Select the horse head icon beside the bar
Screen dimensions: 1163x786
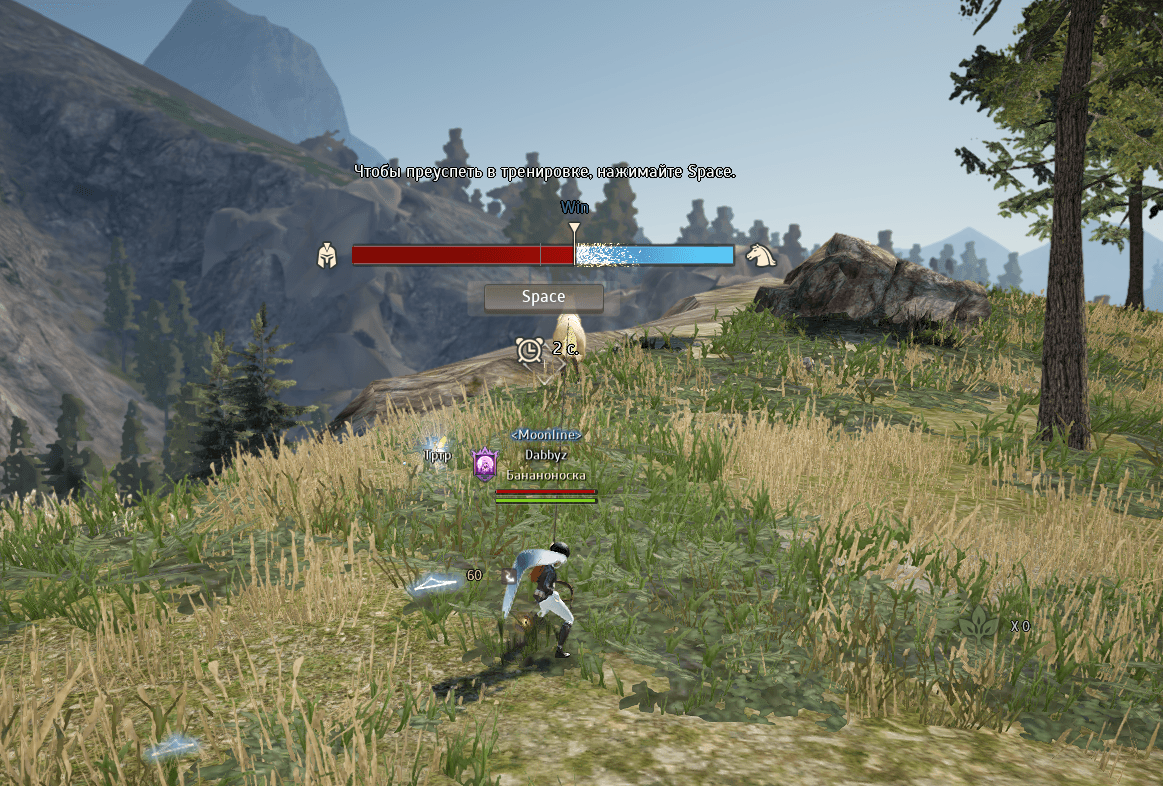[760, 255]
